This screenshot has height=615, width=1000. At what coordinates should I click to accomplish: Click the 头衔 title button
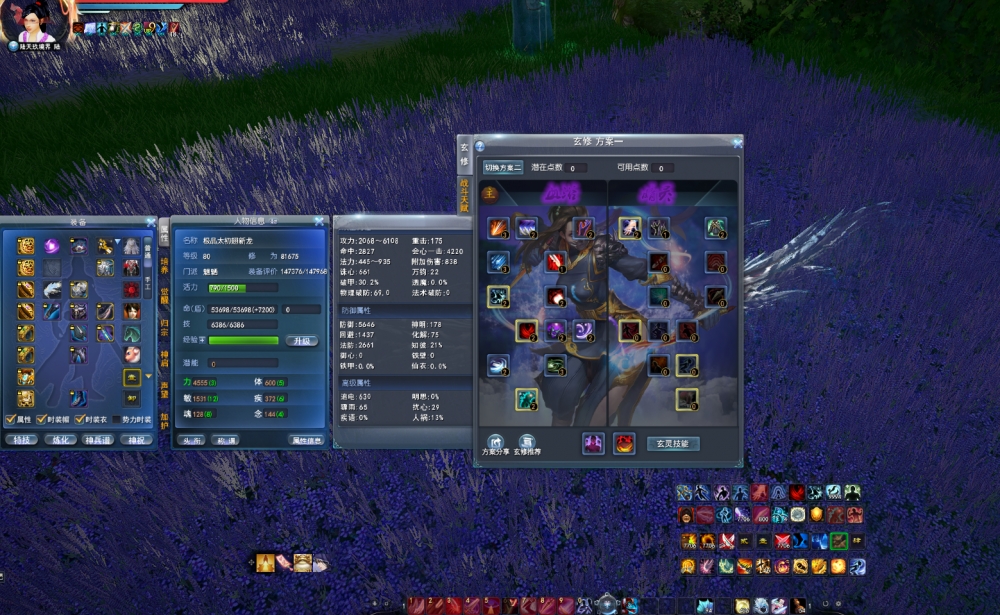[191, 439]
